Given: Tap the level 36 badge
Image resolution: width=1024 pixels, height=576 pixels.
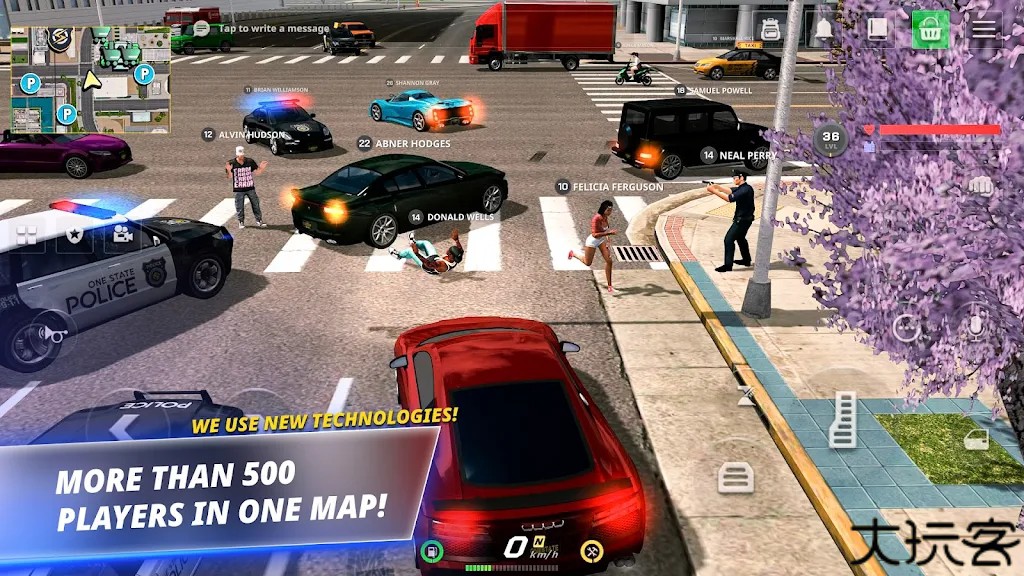Looking at the screenshot, I should coord(830,138).
